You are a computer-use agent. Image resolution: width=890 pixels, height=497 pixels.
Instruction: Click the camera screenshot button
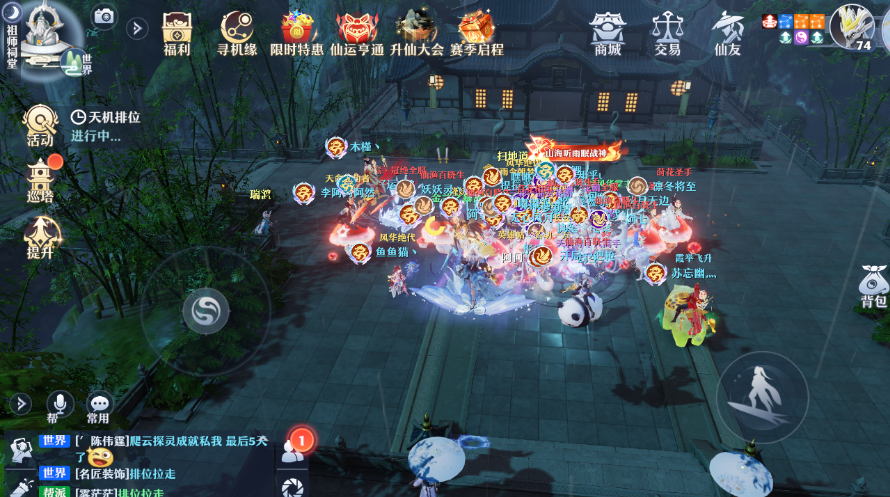tap(104, 16)
